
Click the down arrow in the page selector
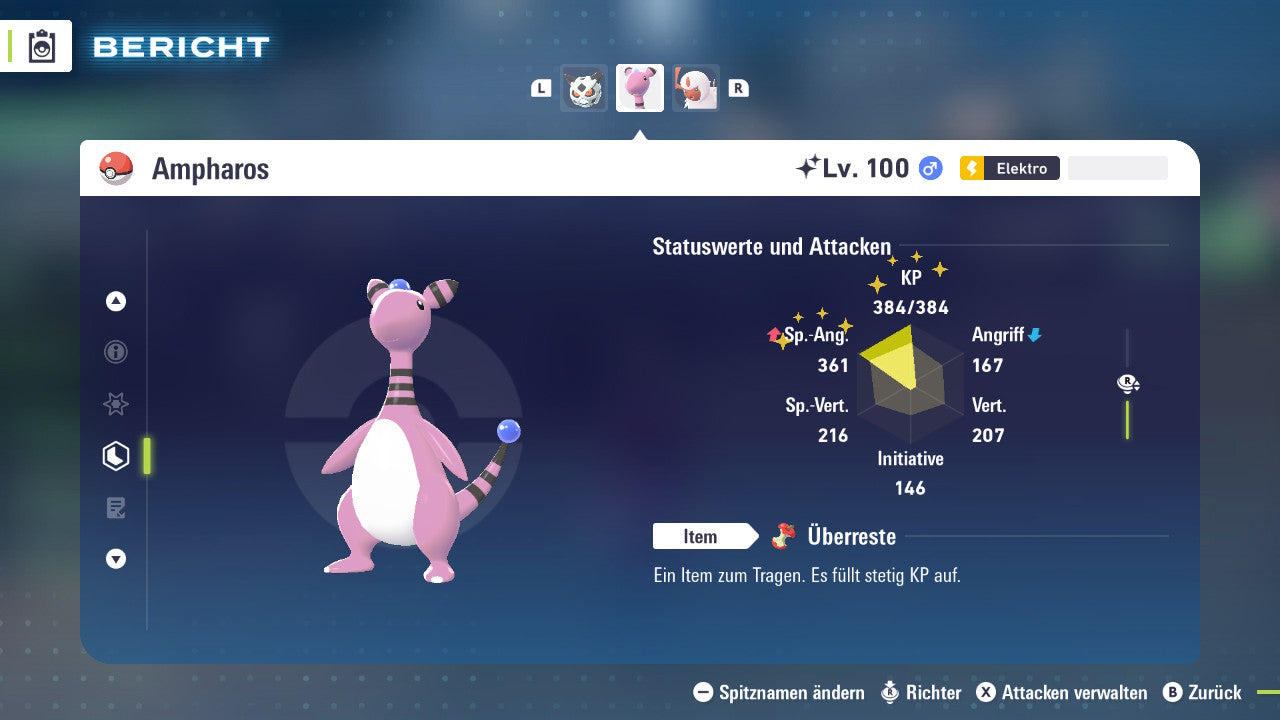coord(116,559)
